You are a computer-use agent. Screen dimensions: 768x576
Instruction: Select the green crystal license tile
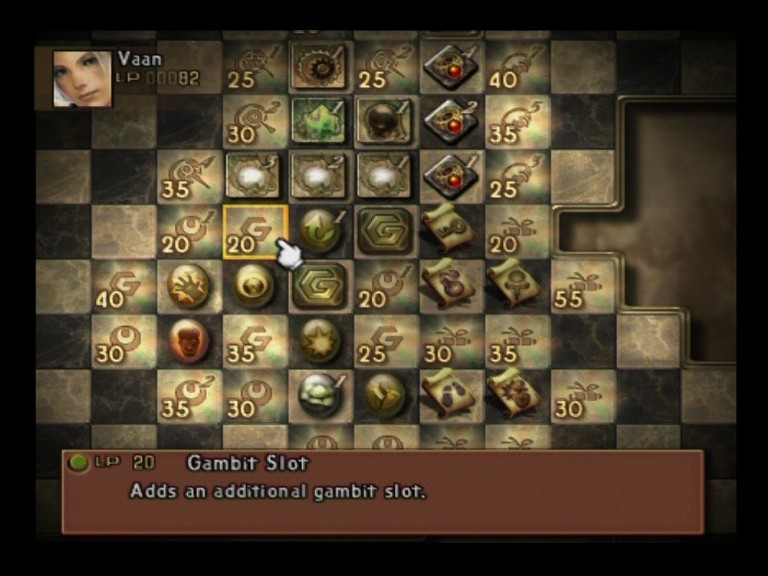[x=320, y=121]
